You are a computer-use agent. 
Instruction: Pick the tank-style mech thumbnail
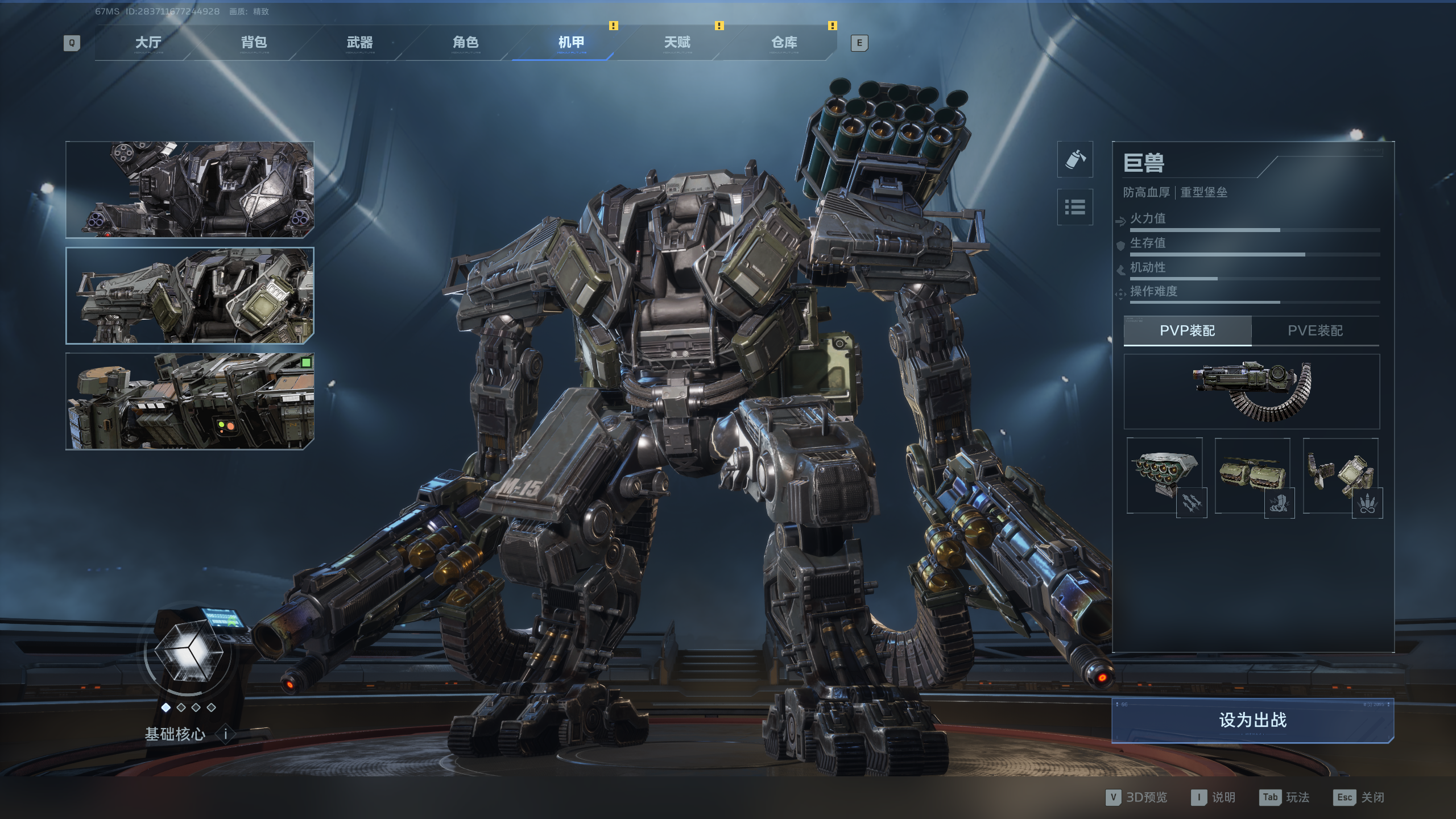pyautogui.click(x=190, y=401)
